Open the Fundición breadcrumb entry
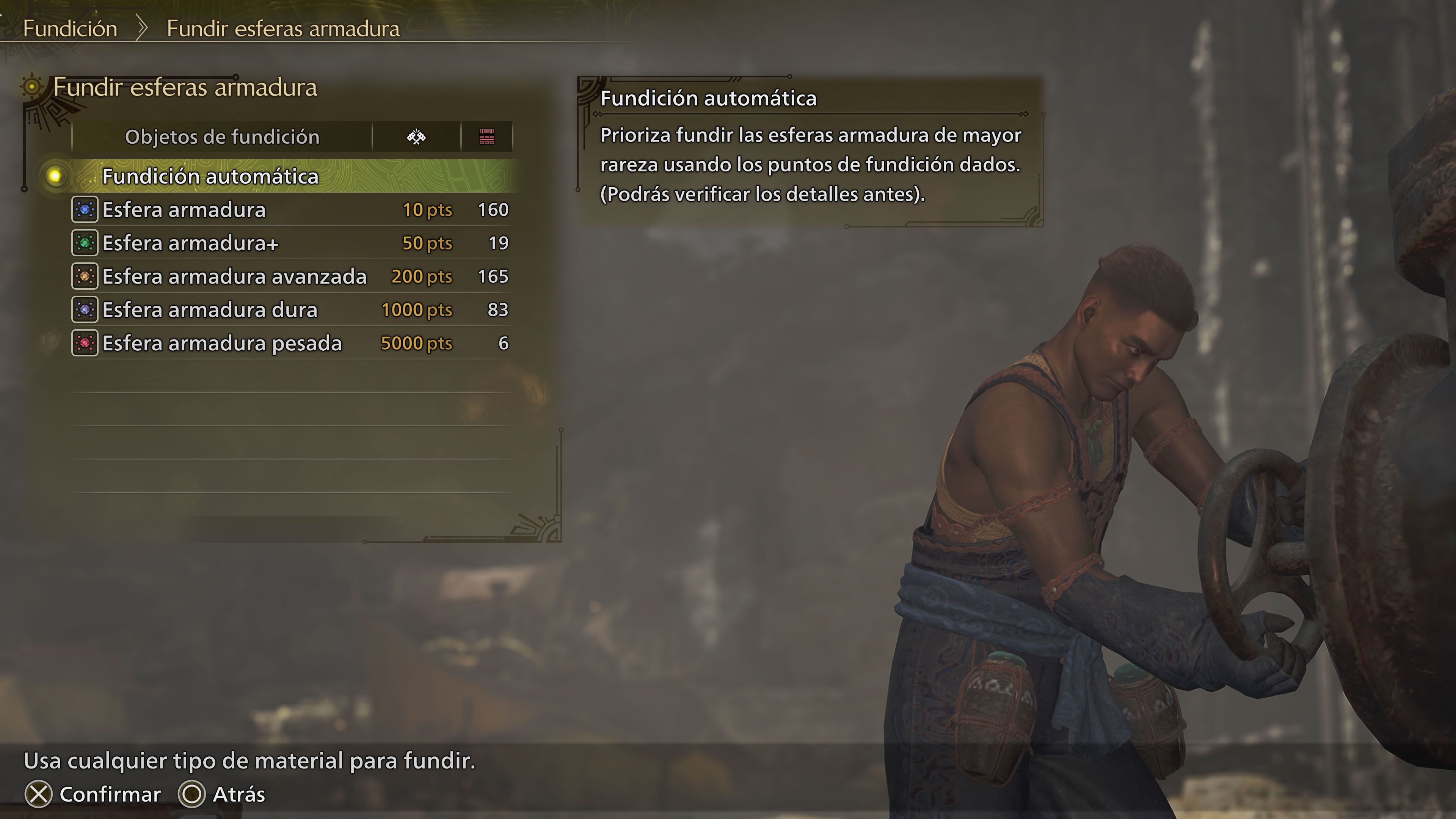 71,28
